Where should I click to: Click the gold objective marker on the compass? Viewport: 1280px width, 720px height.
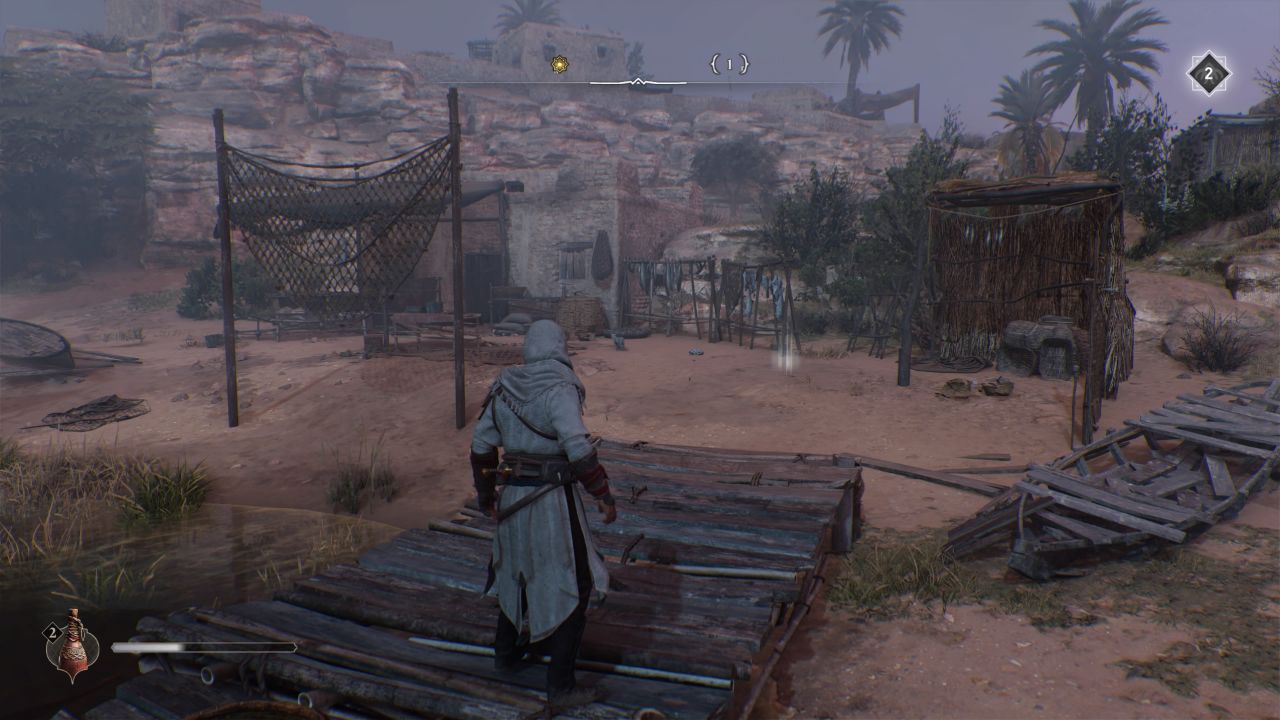[x=558, y=63]
